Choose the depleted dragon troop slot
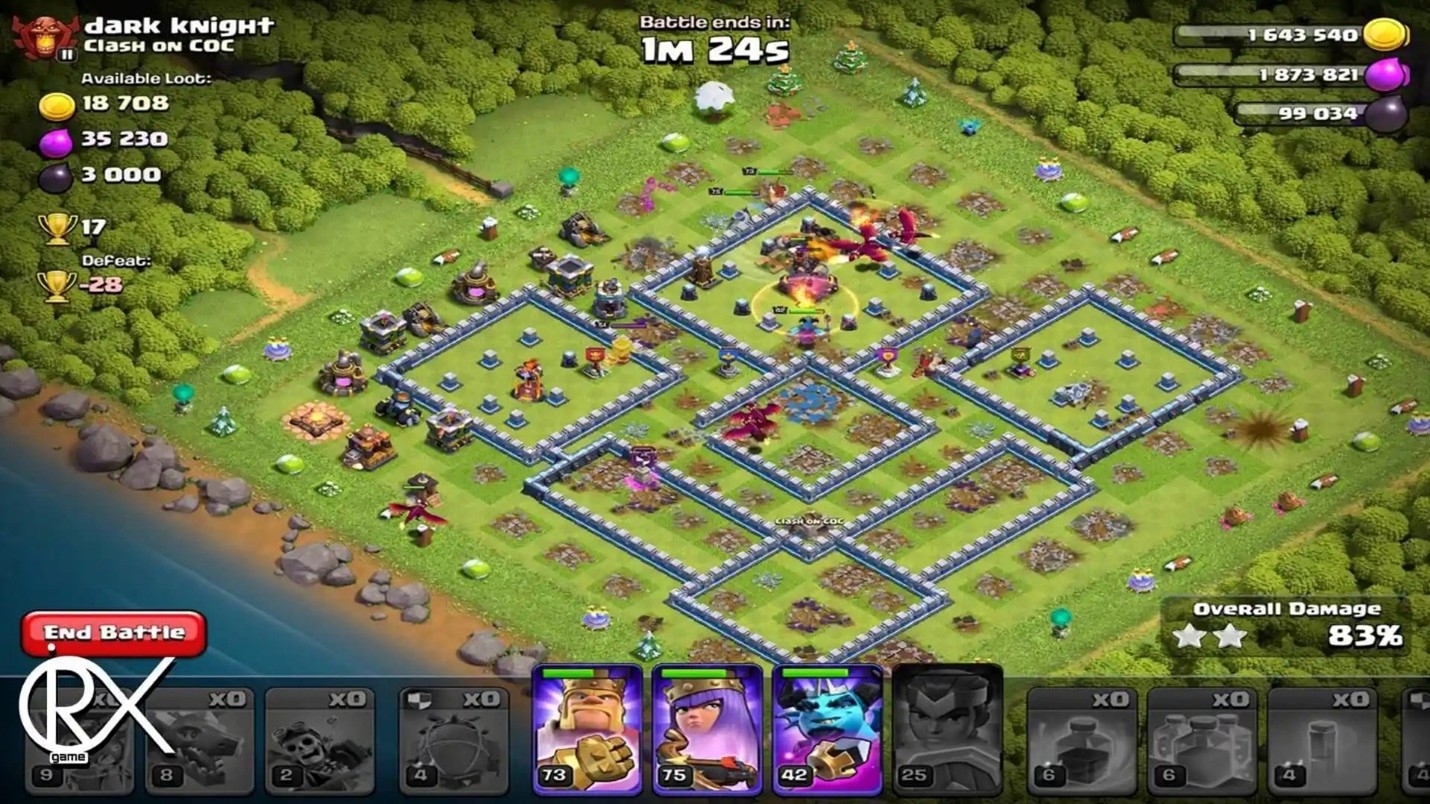The width and height of the screenshot is (1430, 804). click(199, 740)
